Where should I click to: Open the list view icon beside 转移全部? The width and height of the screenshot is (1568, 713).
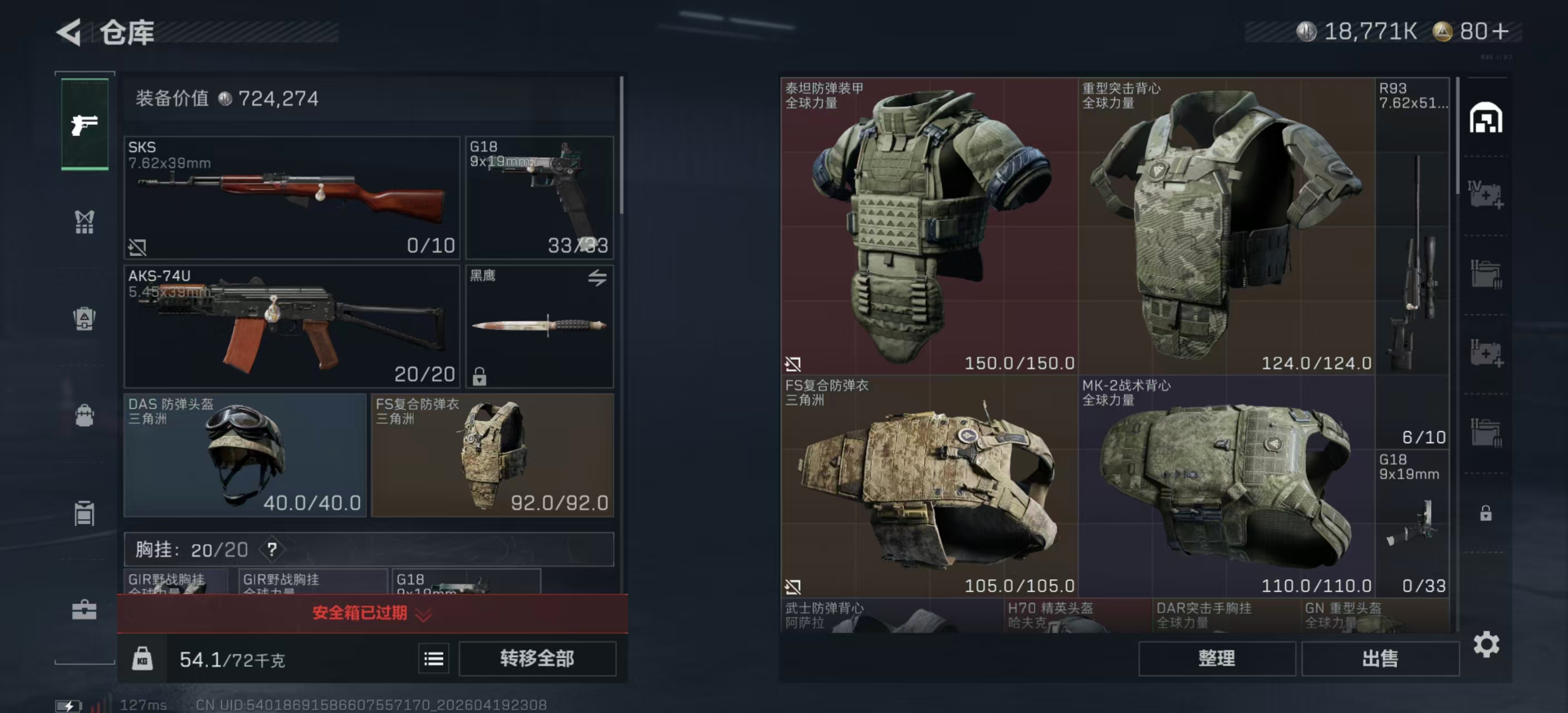pyautogui.click(x=433, y=659)
